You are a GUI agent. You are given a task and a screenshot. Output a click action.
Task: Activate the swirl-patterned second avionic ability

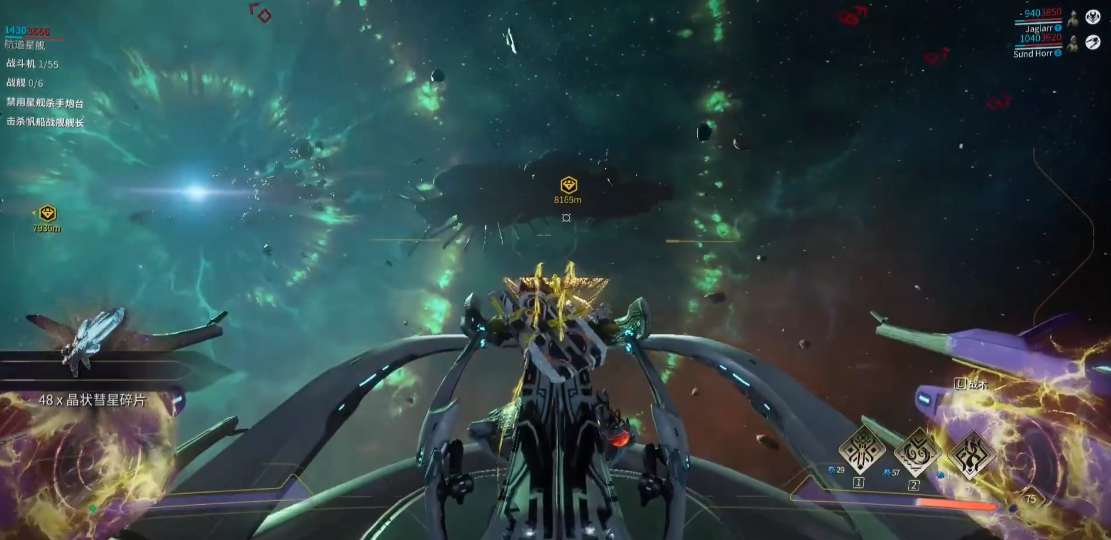[x=915, y=452]
